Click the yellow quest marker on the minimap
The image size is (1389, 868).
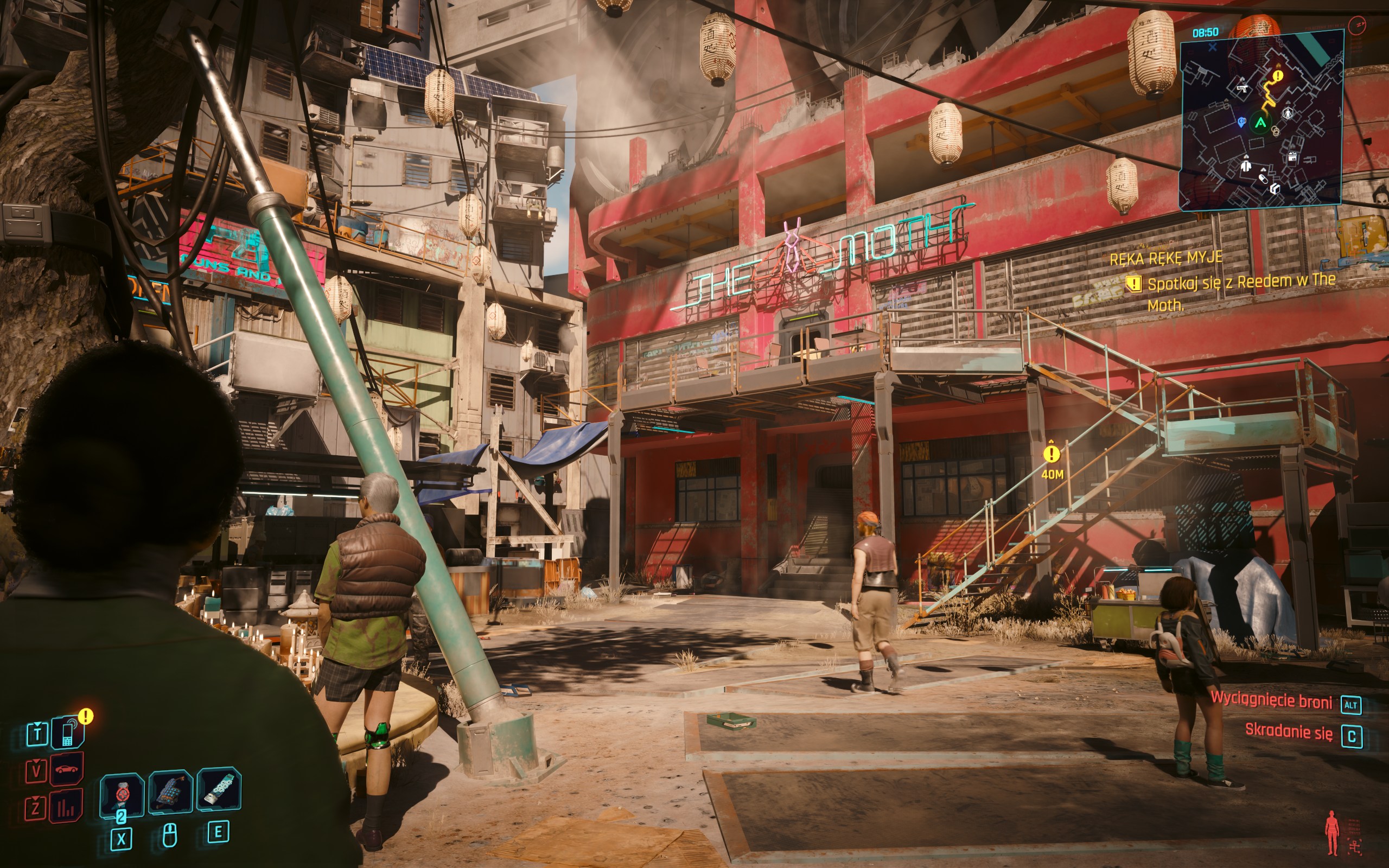point(1278,75)
